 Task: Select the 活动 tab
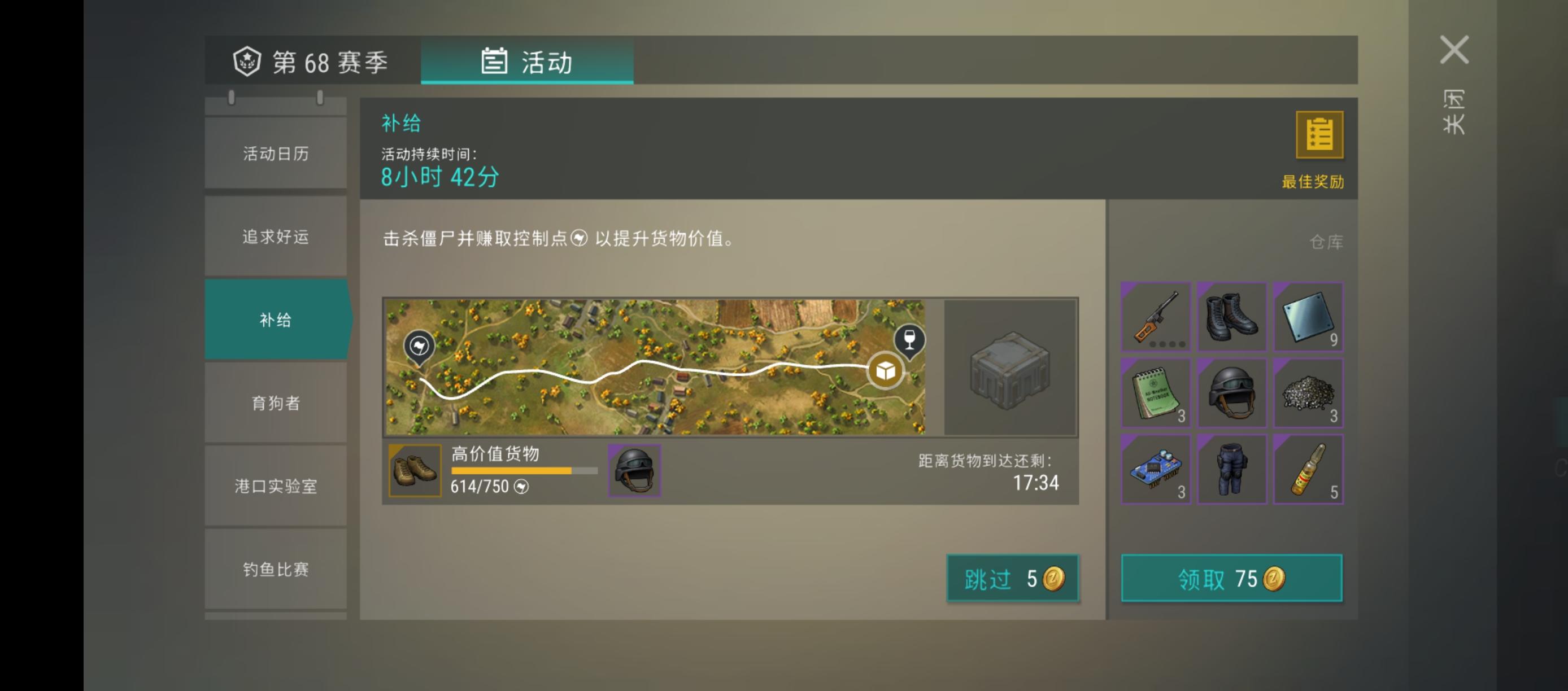point(527,62)
